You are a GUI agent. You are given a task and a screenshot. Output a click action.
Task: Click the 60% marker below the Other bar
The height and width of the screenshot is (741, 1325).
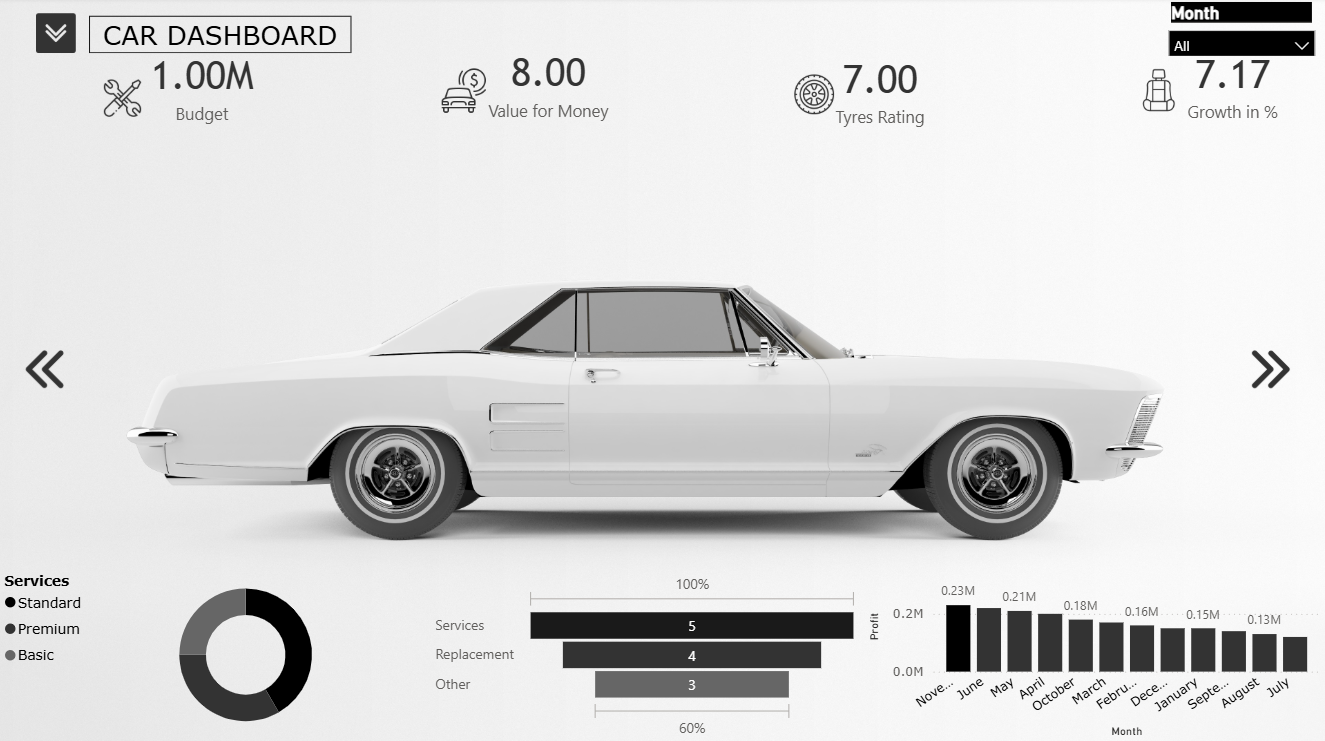(x=690, y=728)
